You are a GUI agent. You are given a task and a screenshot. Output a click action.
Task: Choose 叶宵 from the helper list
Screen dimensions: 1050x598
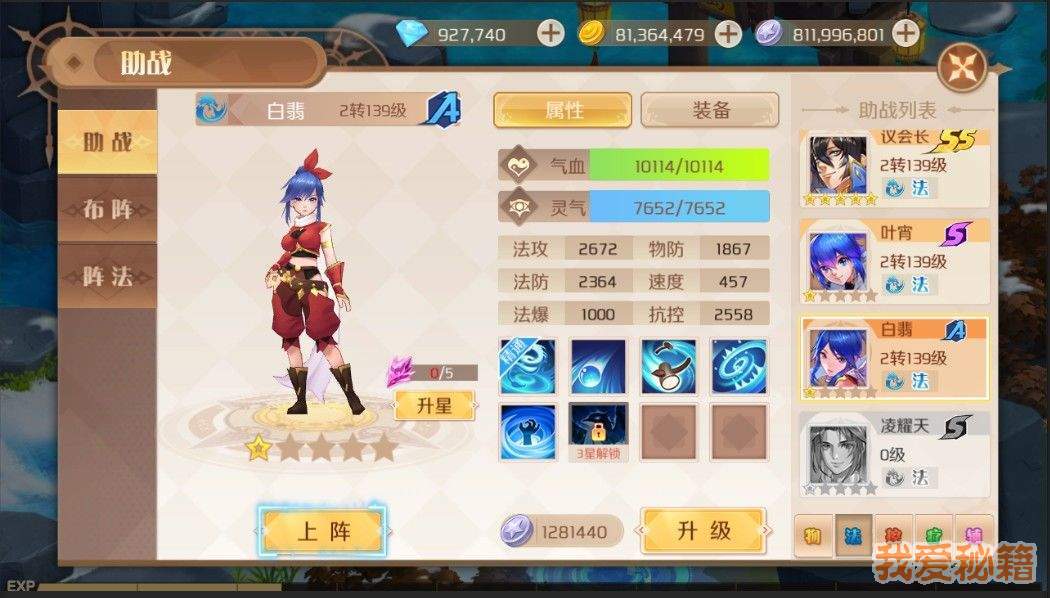(x=894, y=260)
